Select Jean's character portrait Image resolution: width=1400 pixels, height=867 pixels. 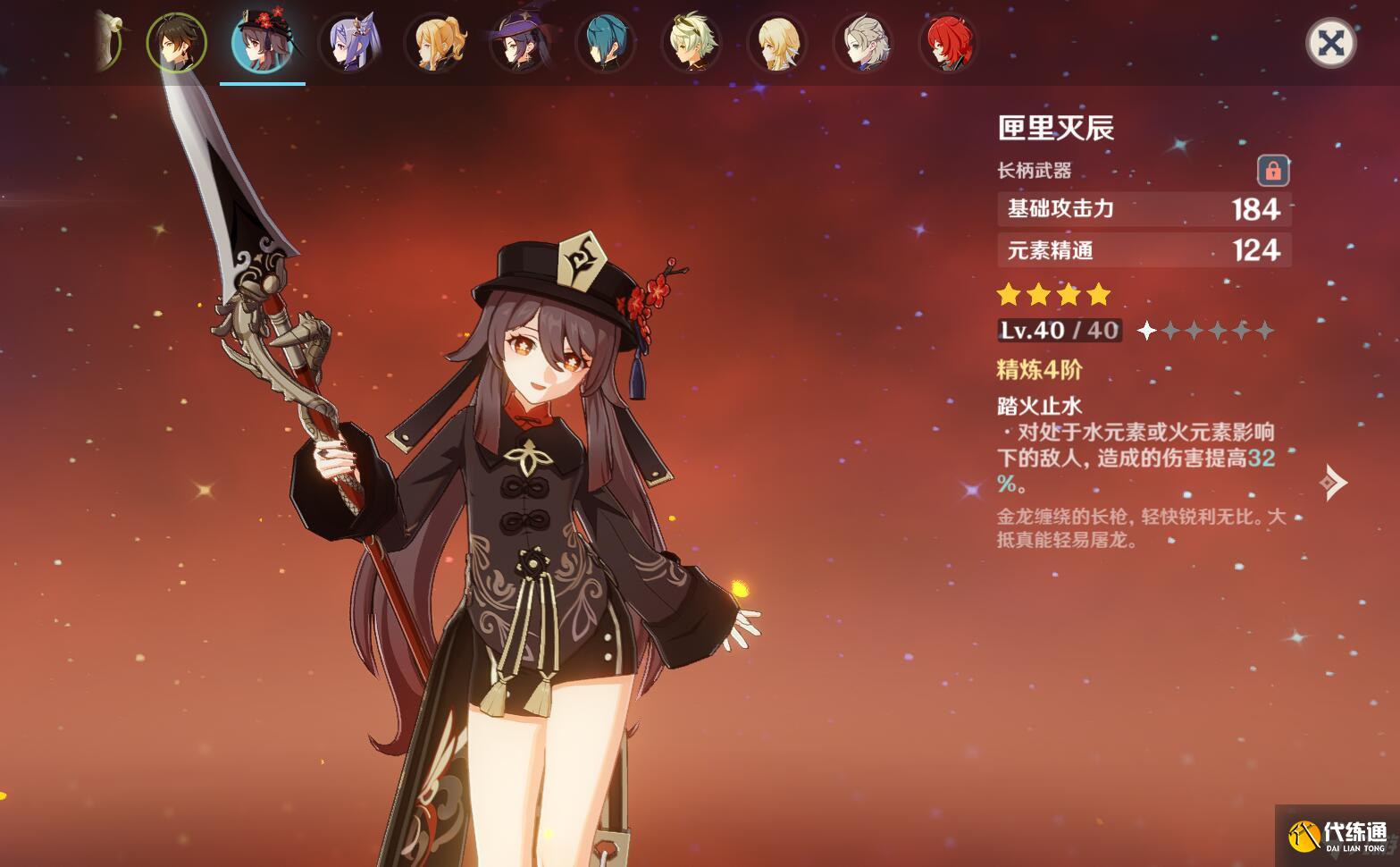click(435, 43)
